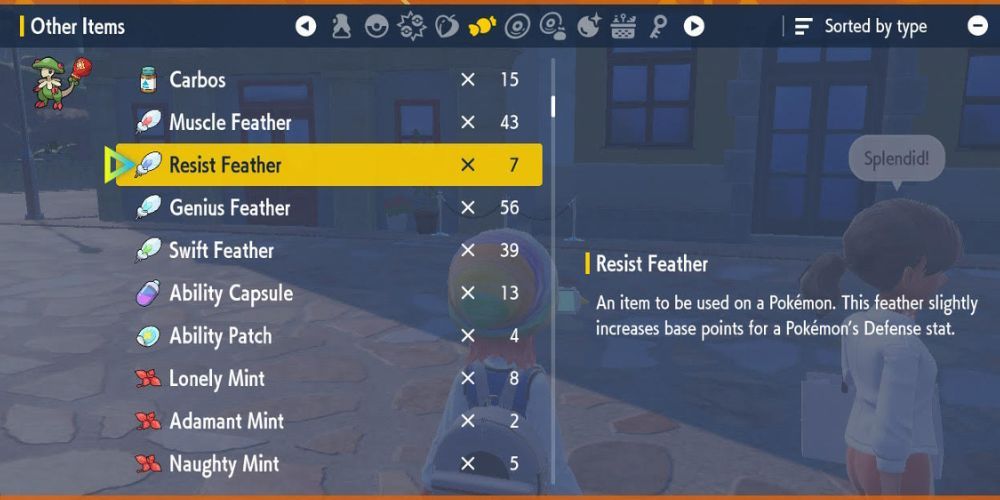Open the TM disc pocket tab
Screen dimensions: 1000x500
(517, 26)
